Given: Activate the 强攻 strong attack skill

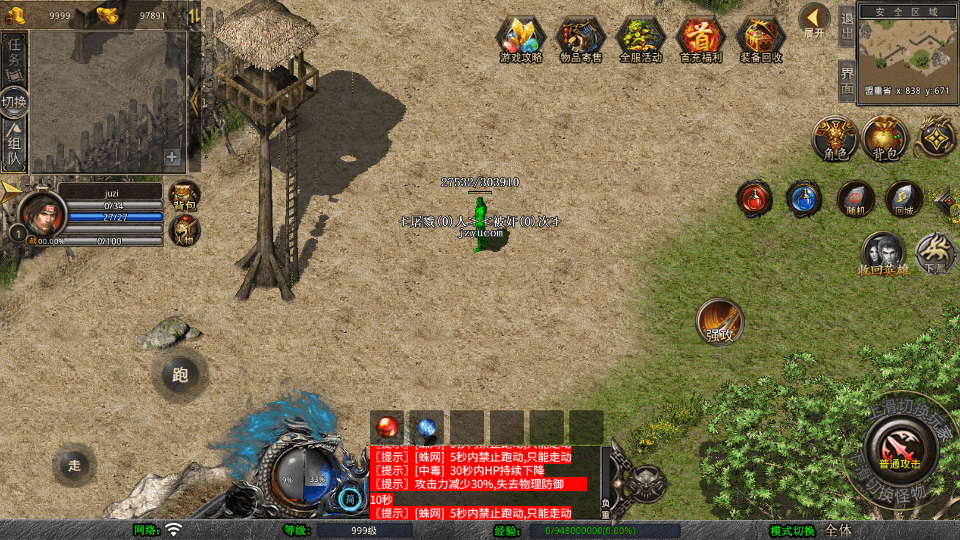Looking at the screenshot, I should point(719,320).
